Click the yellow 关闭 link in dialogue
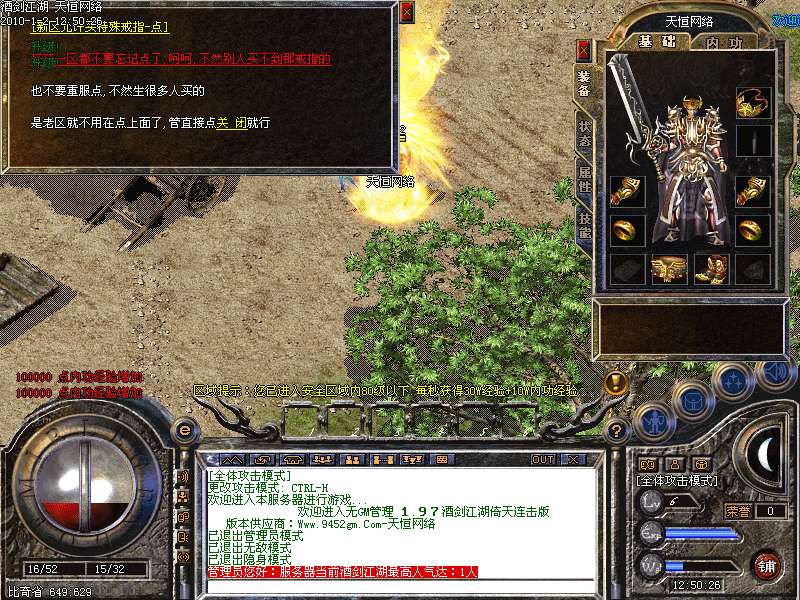This screenshot has width=800, height=600. click(x=231, y=123)
